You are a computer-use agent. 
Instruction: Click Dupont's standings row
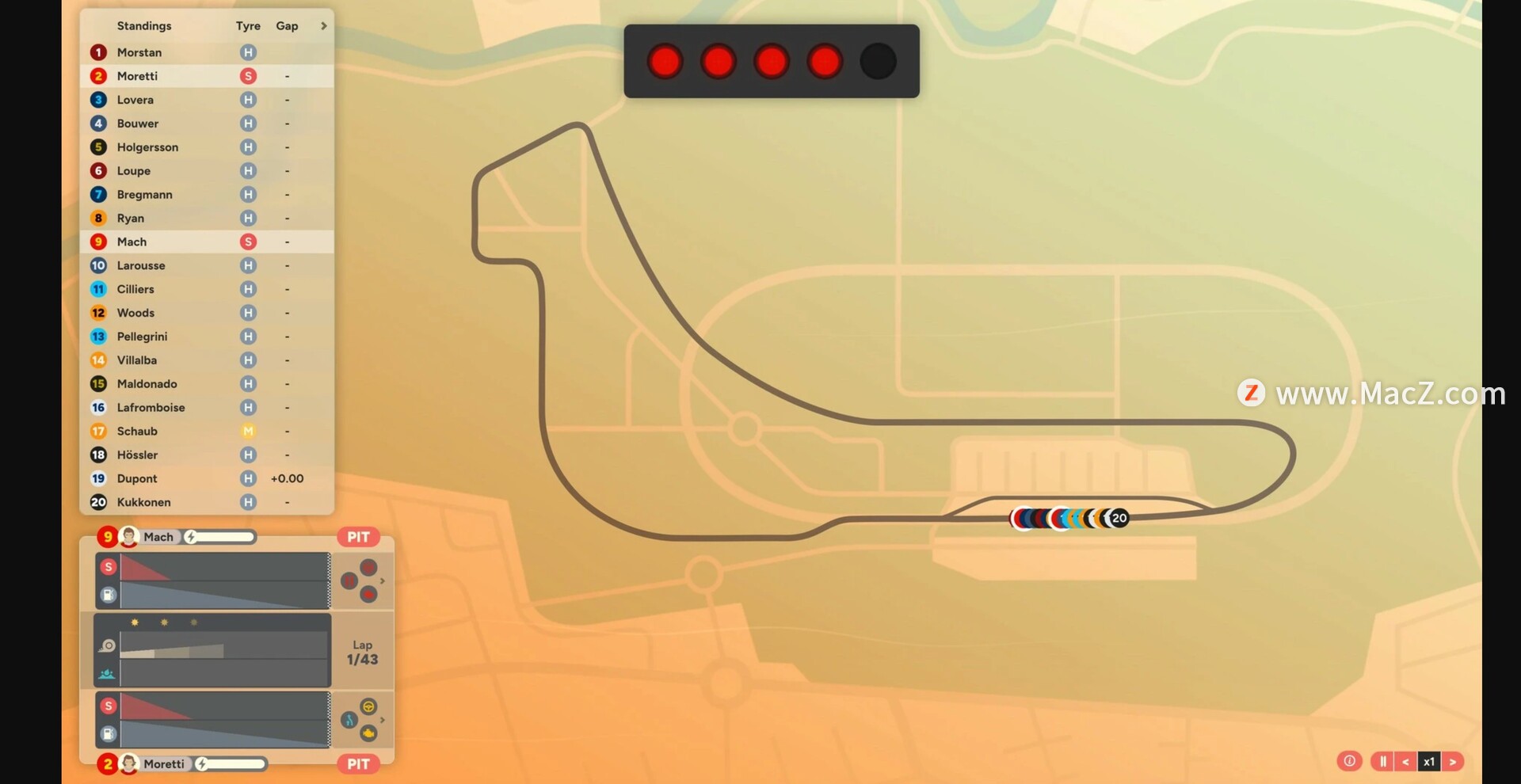pyautogui.click(x=137, y=478)
